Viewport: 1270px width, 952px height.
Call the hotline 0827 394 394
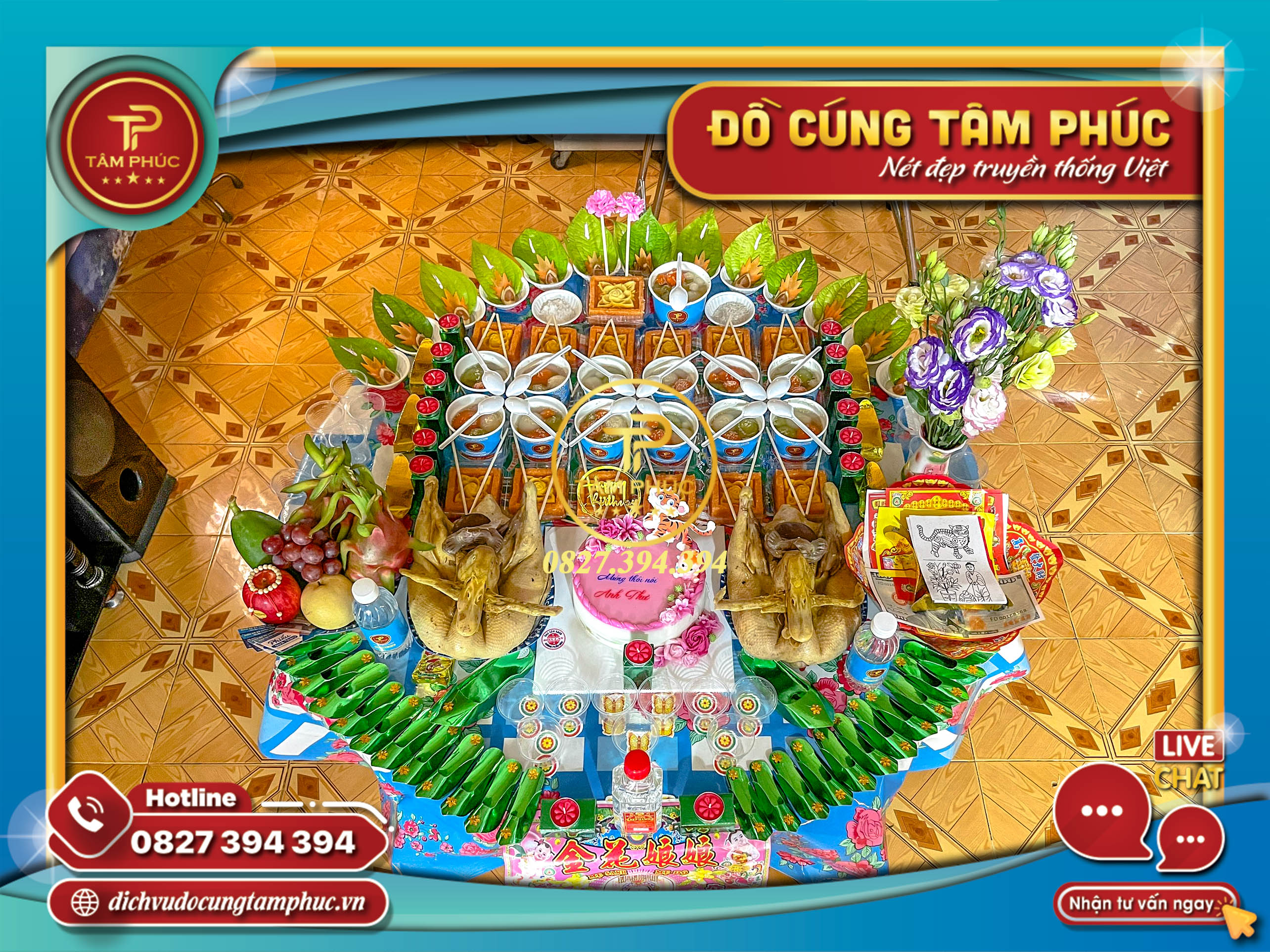[x=242, y=843]
